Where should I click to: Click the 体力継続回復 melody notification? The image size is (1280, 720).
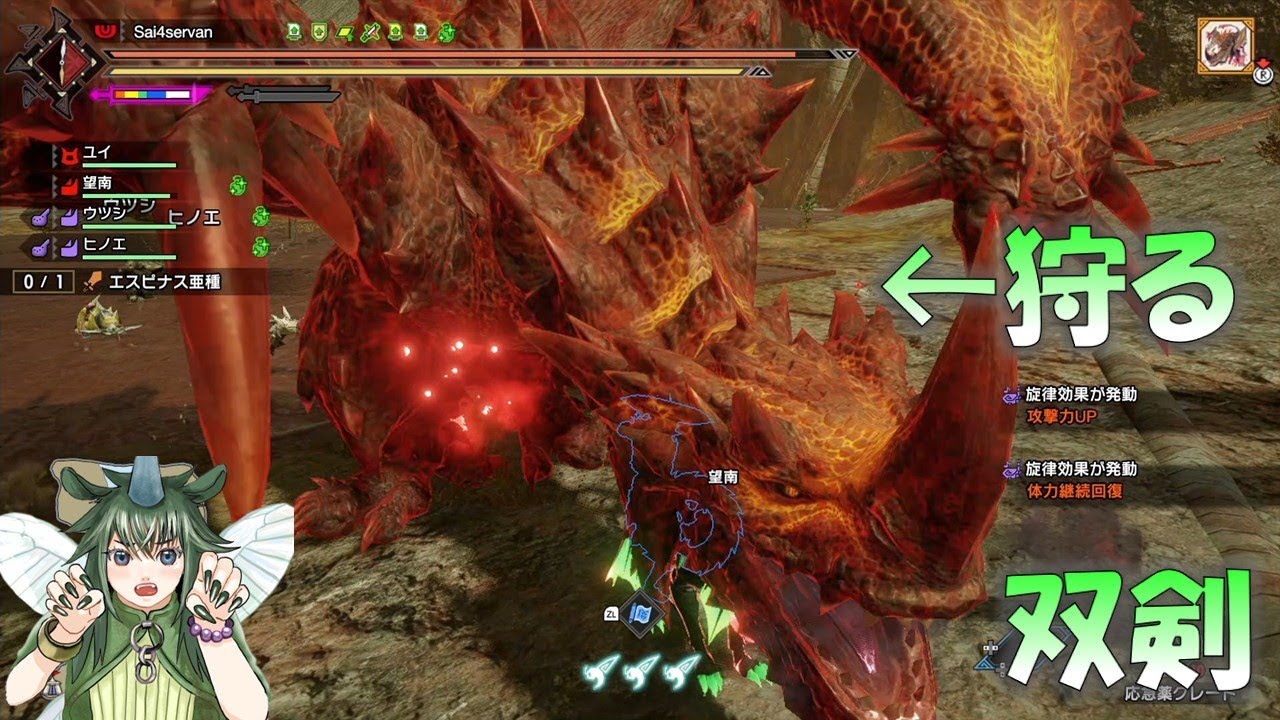pos(1080,480)
